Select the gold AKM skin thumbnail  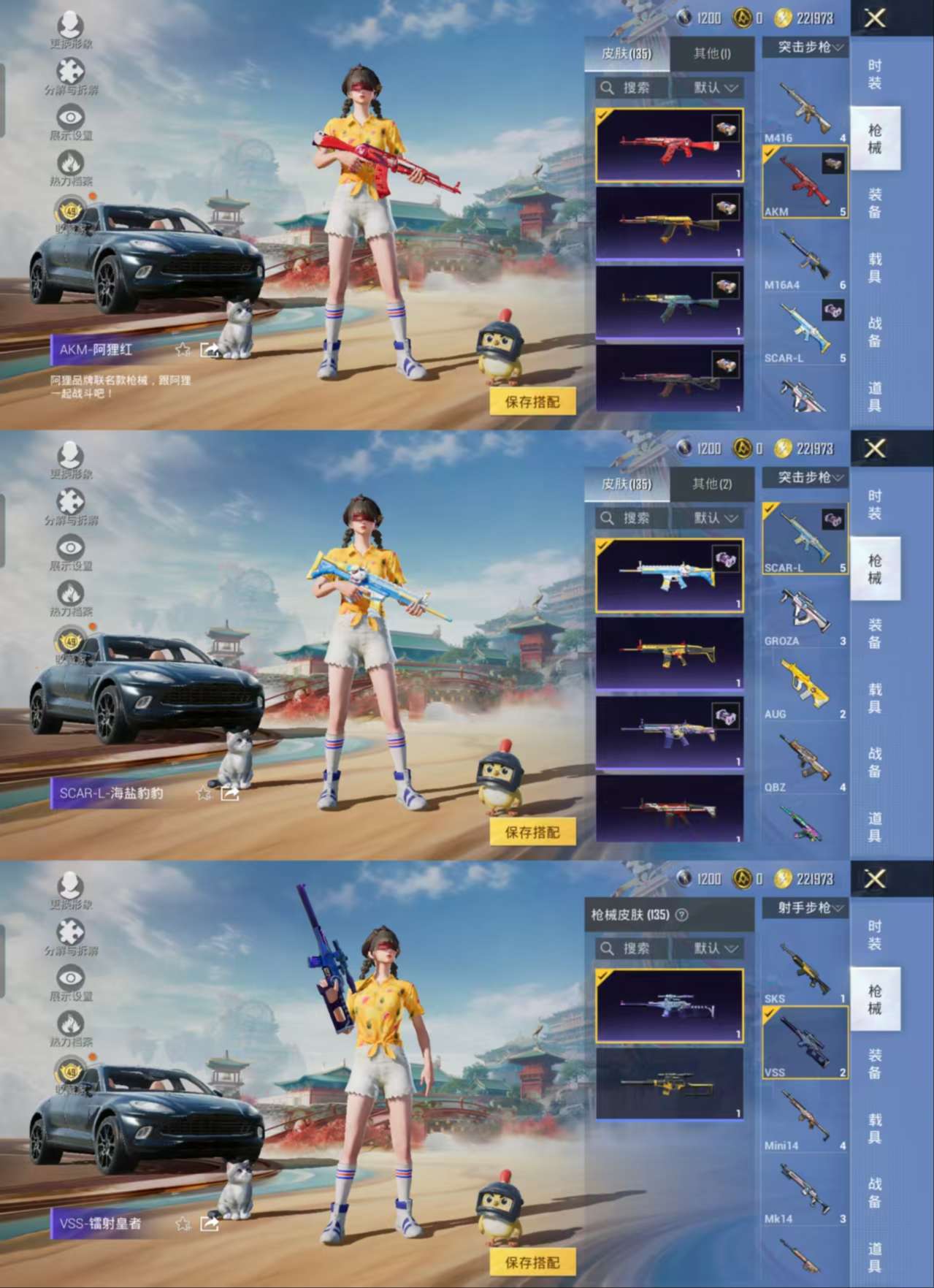pos(669,224)
